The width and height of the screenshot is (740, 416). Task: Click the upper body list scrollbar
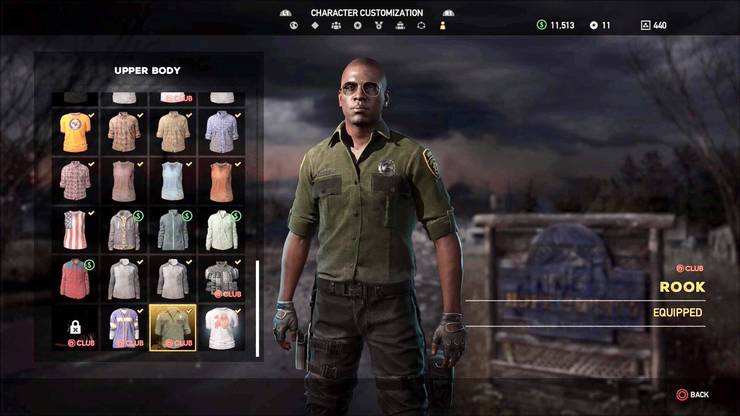pos(258,308)
